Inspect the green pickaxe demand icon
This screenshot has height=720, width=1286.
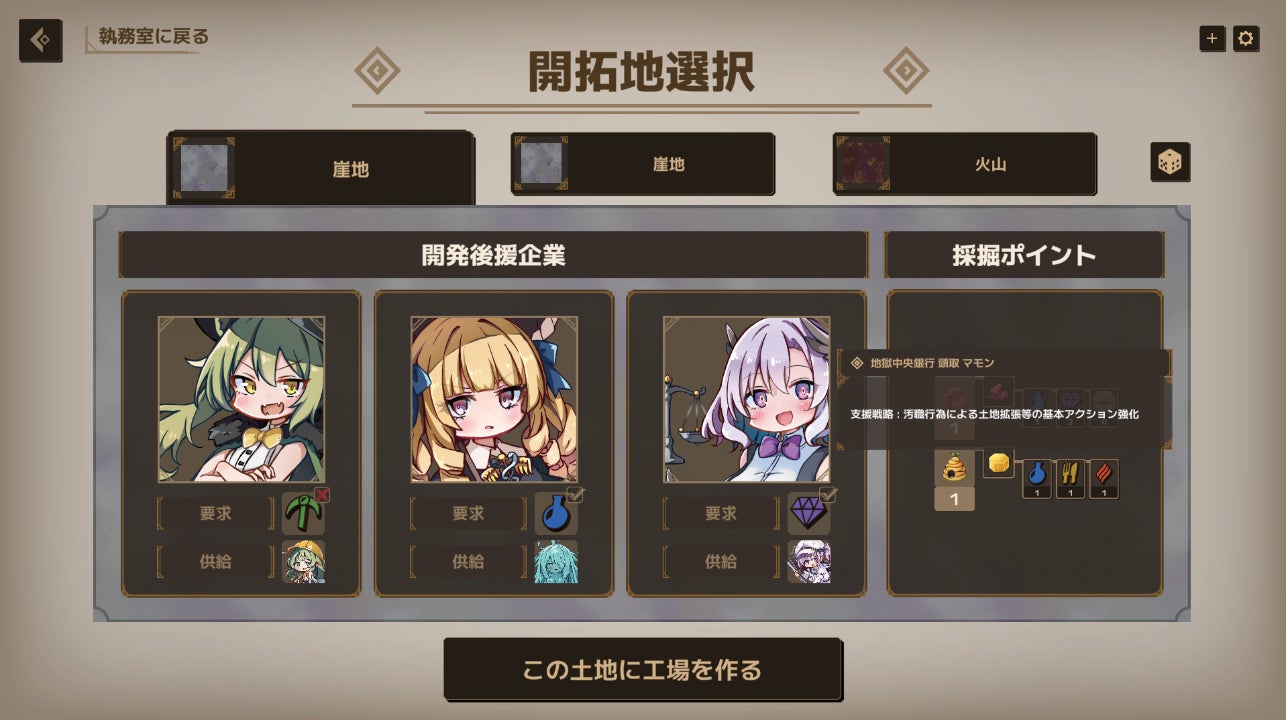coord(303,513)
